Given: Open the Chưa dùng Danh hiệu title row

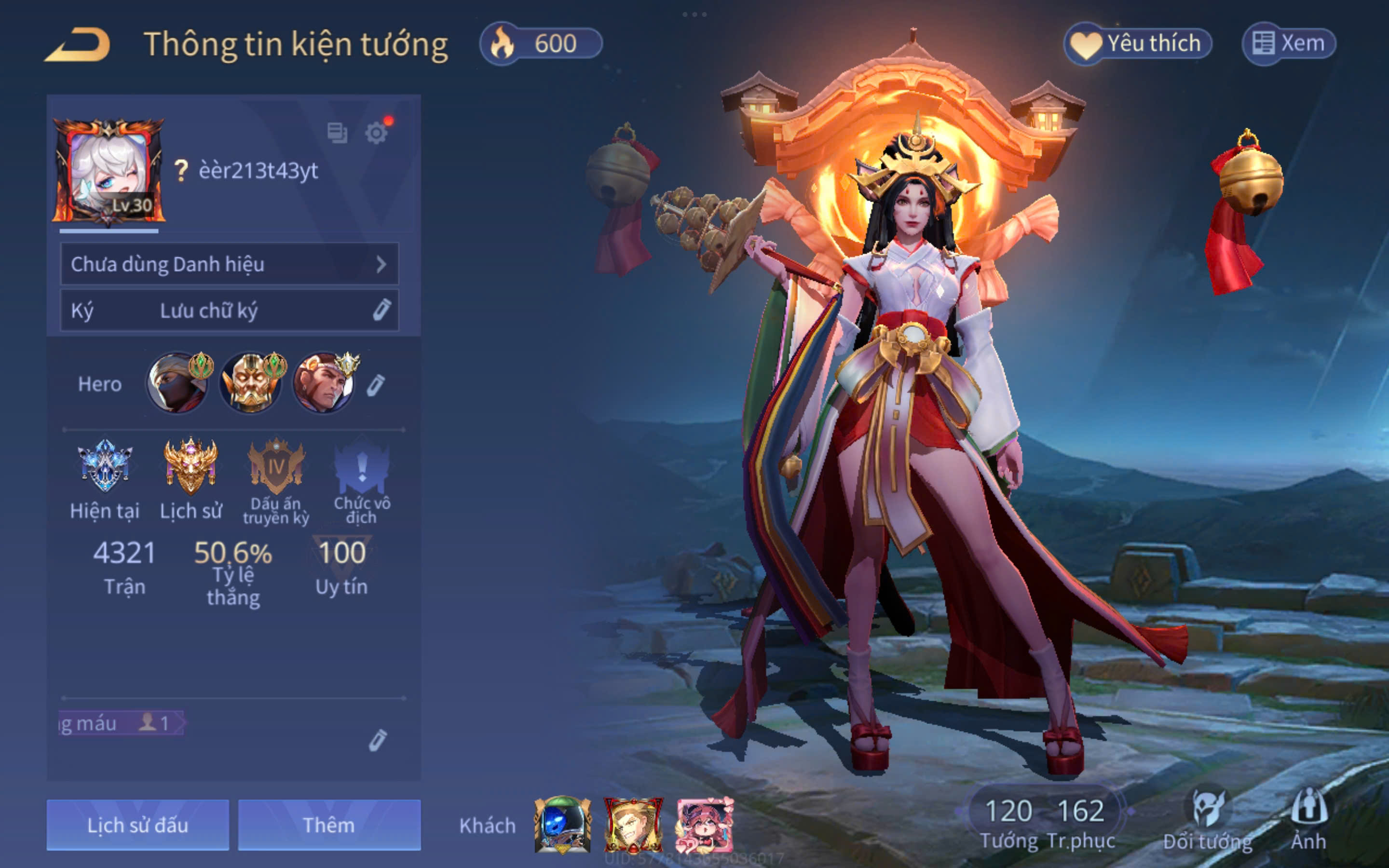Looking at the screenshot, I should click(229, 264).
